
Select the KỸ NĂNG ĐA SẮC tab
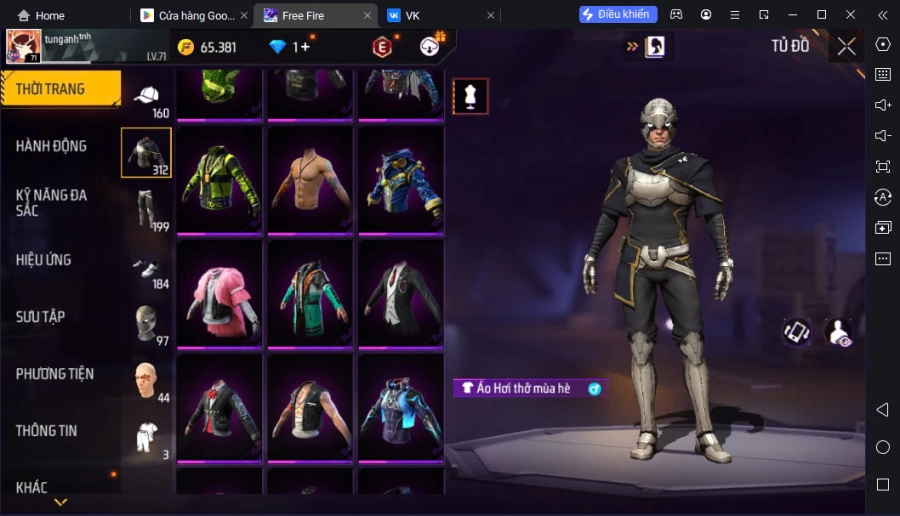point(51,203)
